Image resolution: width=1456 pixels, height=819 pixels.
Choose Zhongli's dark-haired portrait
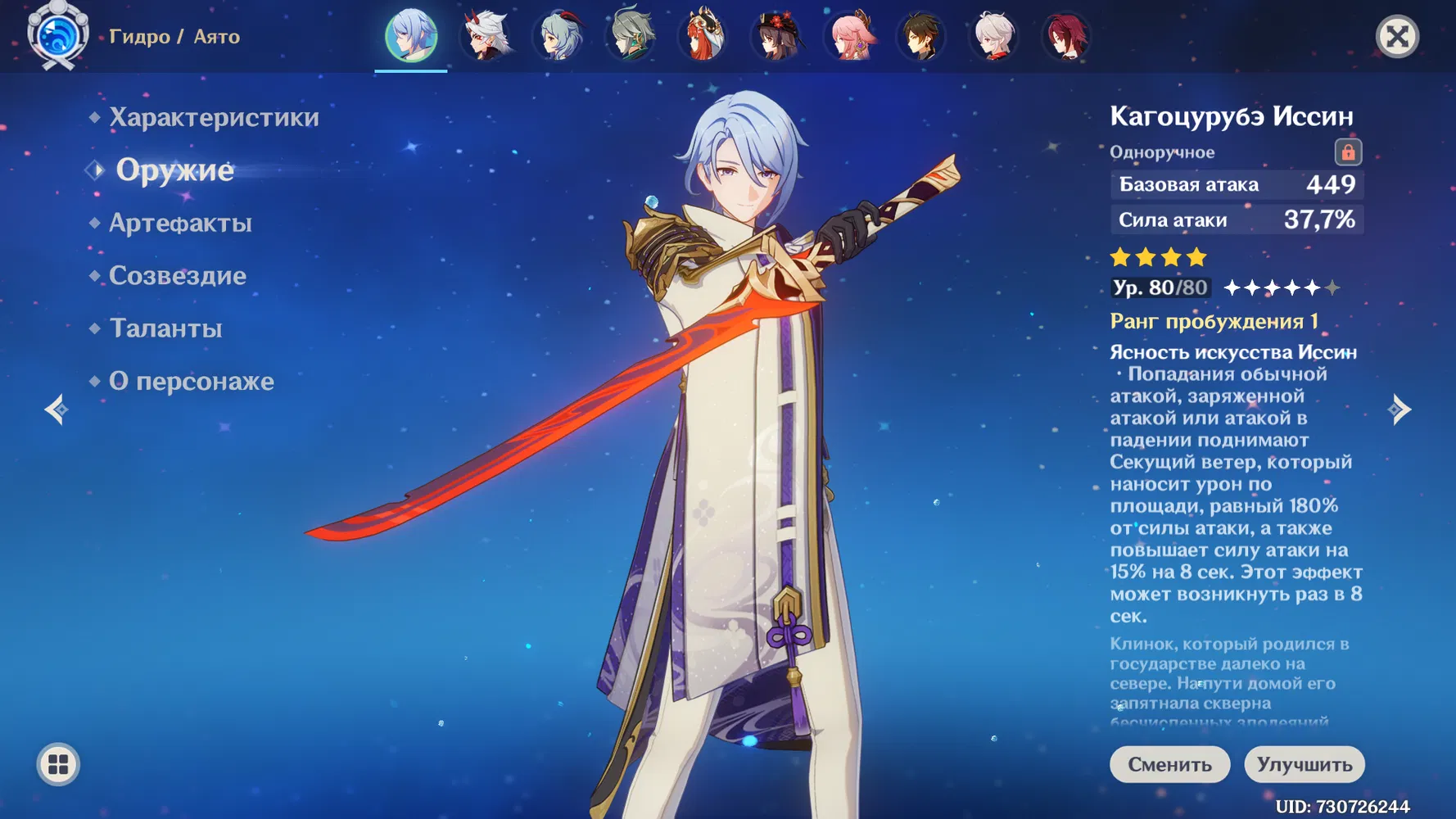(x=922, y=37)
